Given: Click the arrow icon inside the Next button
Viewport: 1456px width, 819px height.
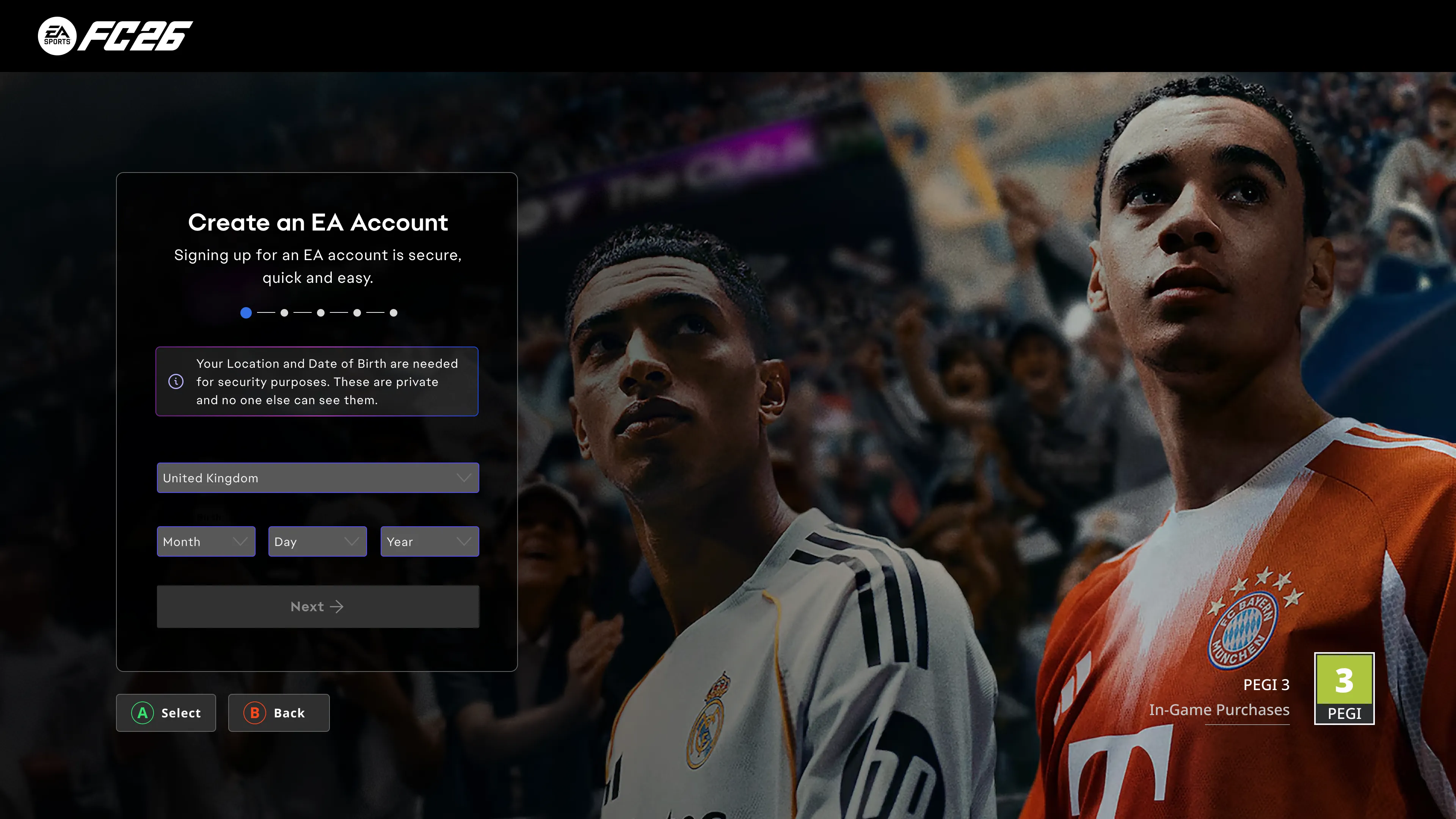Looking at the screenshot, I should coord(337,606).
